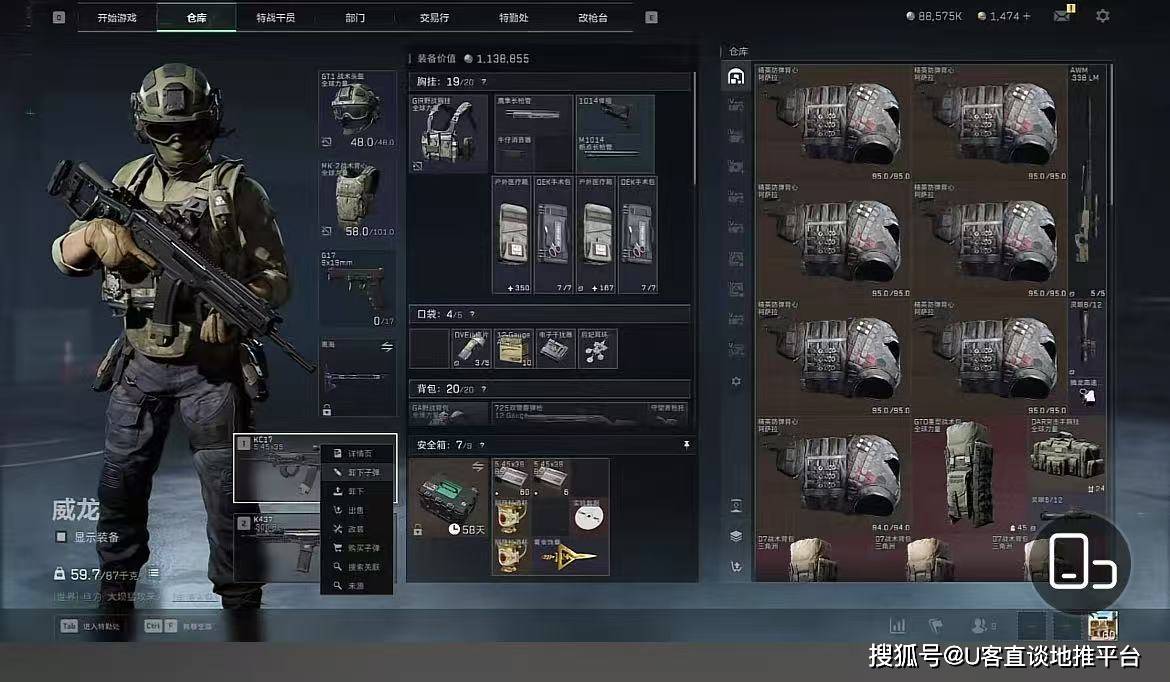Open the settings gear icon
Viewport: 1170px width, 682px height.
1102,16
